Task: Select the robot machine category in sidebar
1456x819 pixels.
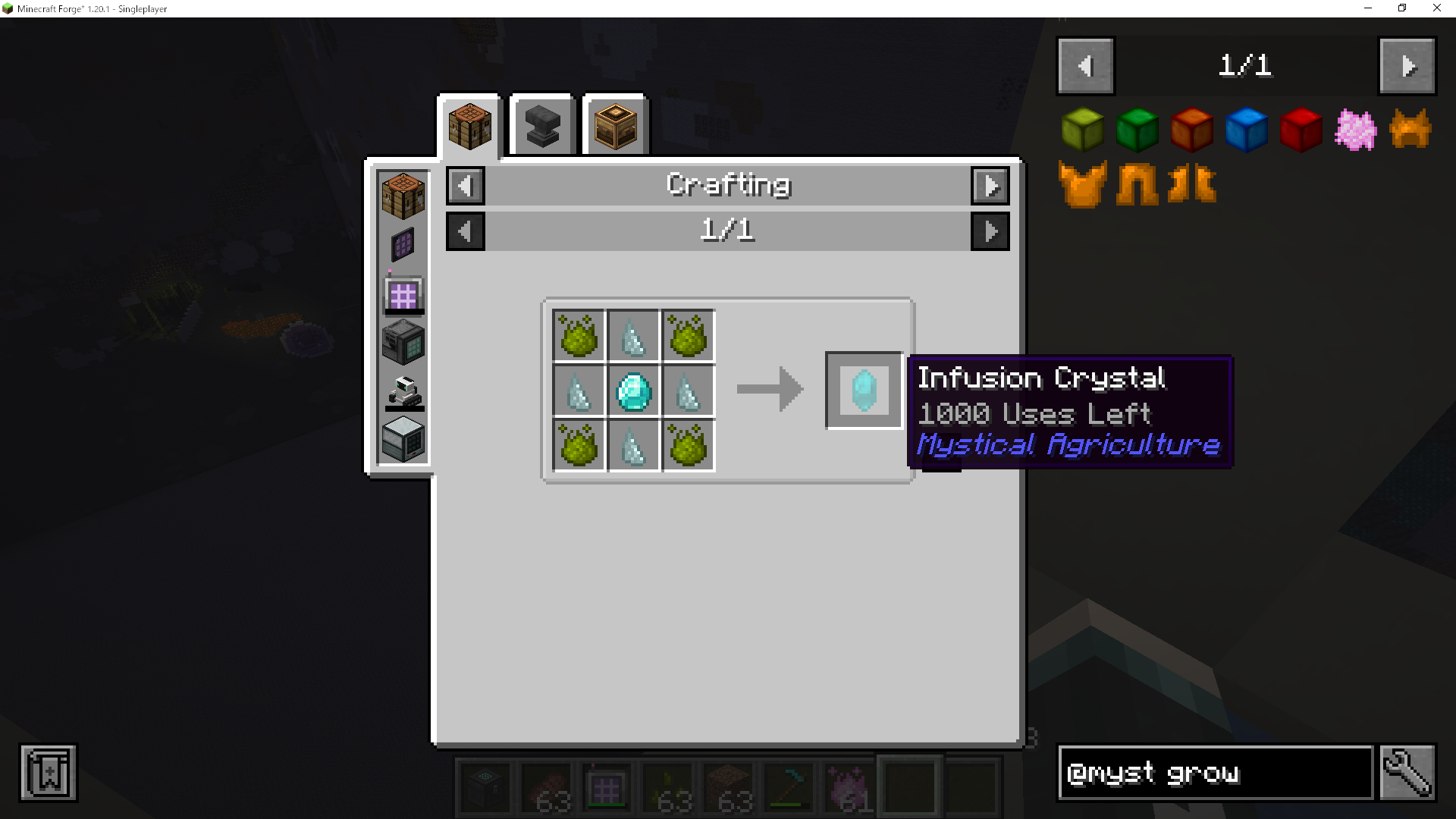Action: click(x=402, y=392)
